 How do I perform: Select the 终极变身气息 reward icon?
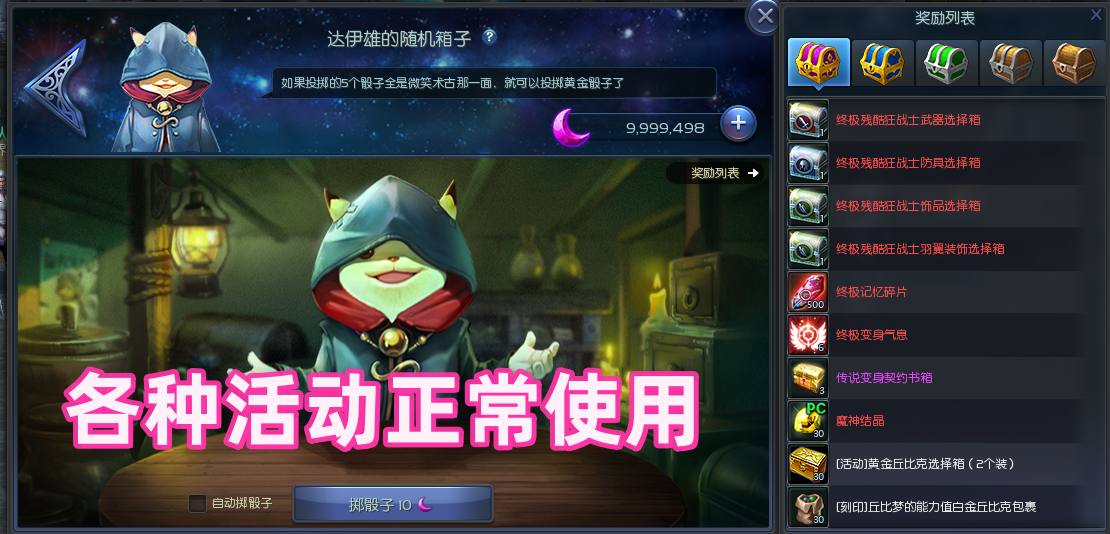pyautogui.click(x=806, y=335)
